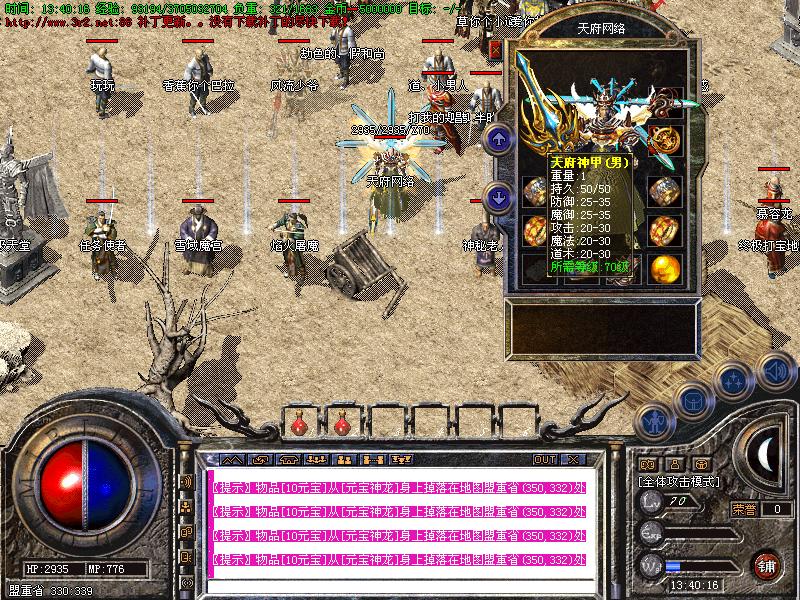Open the shop via red 铺 button

click(x=766, y=565)
